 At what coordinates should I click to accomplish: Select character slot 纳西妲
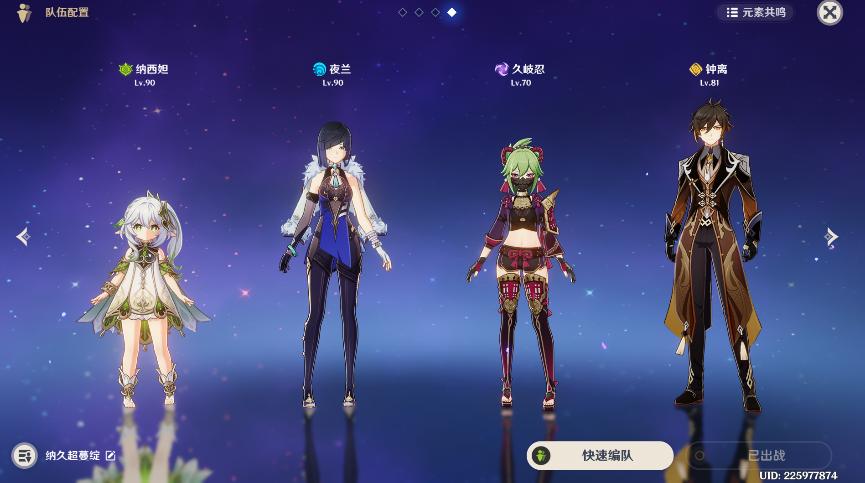pyautogui.click(x=144, y=290)
